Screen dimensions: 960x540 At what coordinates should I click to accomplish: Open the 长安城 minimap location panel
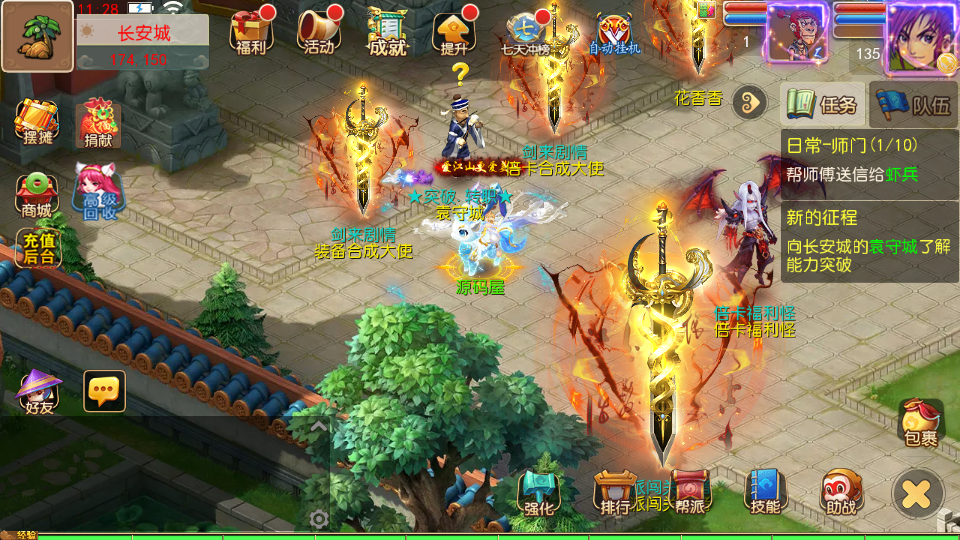(142, 43)
